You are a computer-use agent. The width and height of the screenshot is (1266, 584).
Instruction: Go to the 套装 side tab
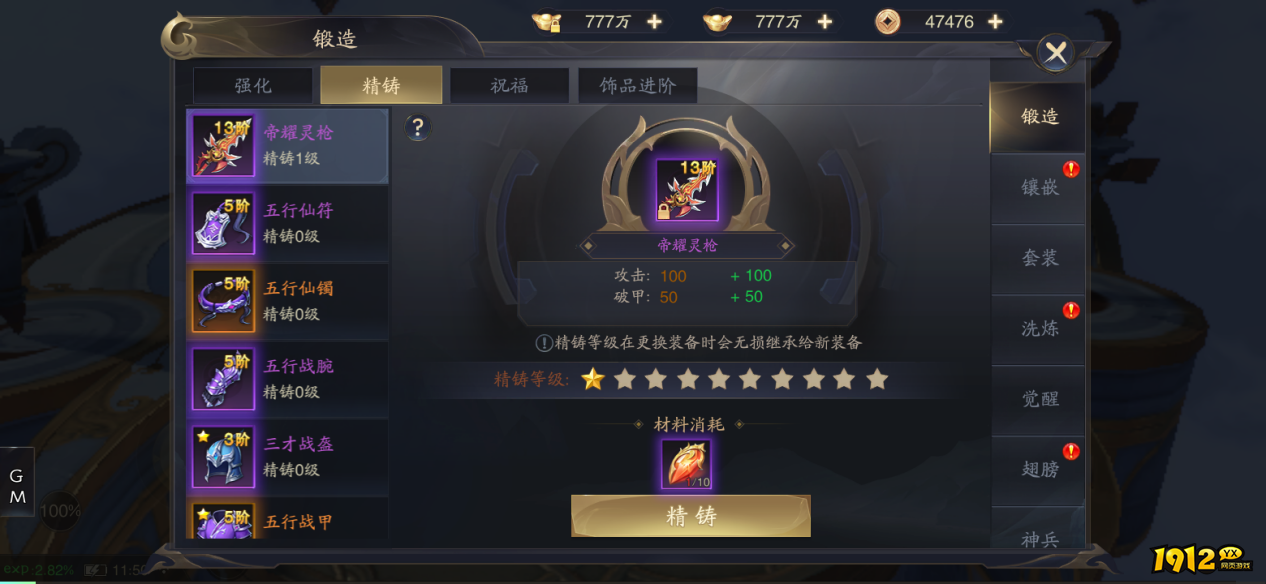pyautogui.click(x=1039, y=258)
